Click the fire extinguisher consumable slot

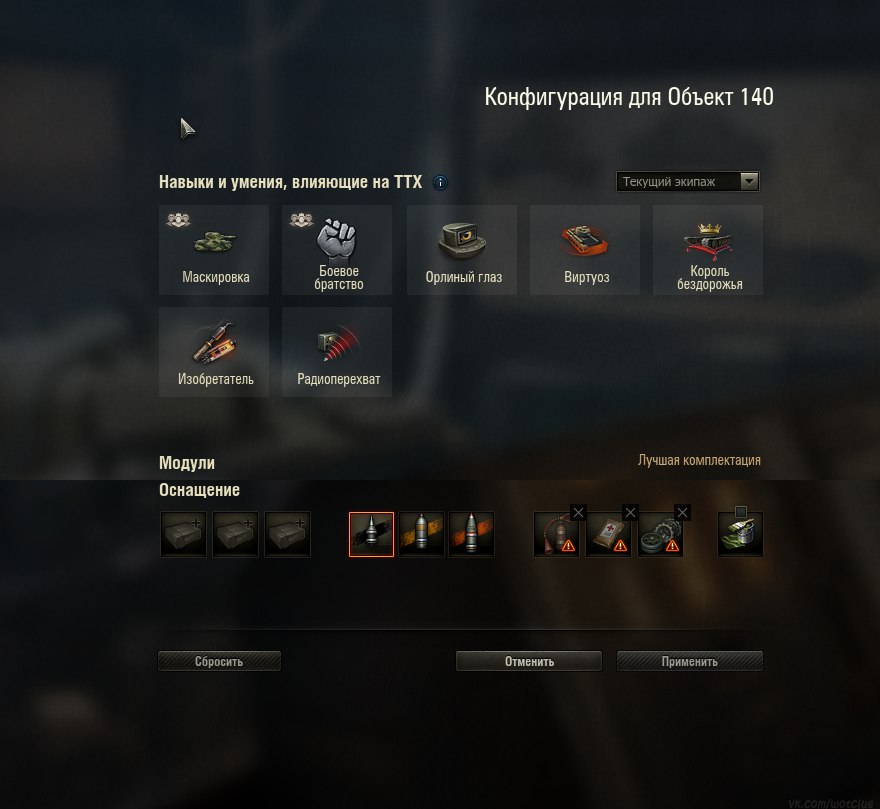click(555, 536)
